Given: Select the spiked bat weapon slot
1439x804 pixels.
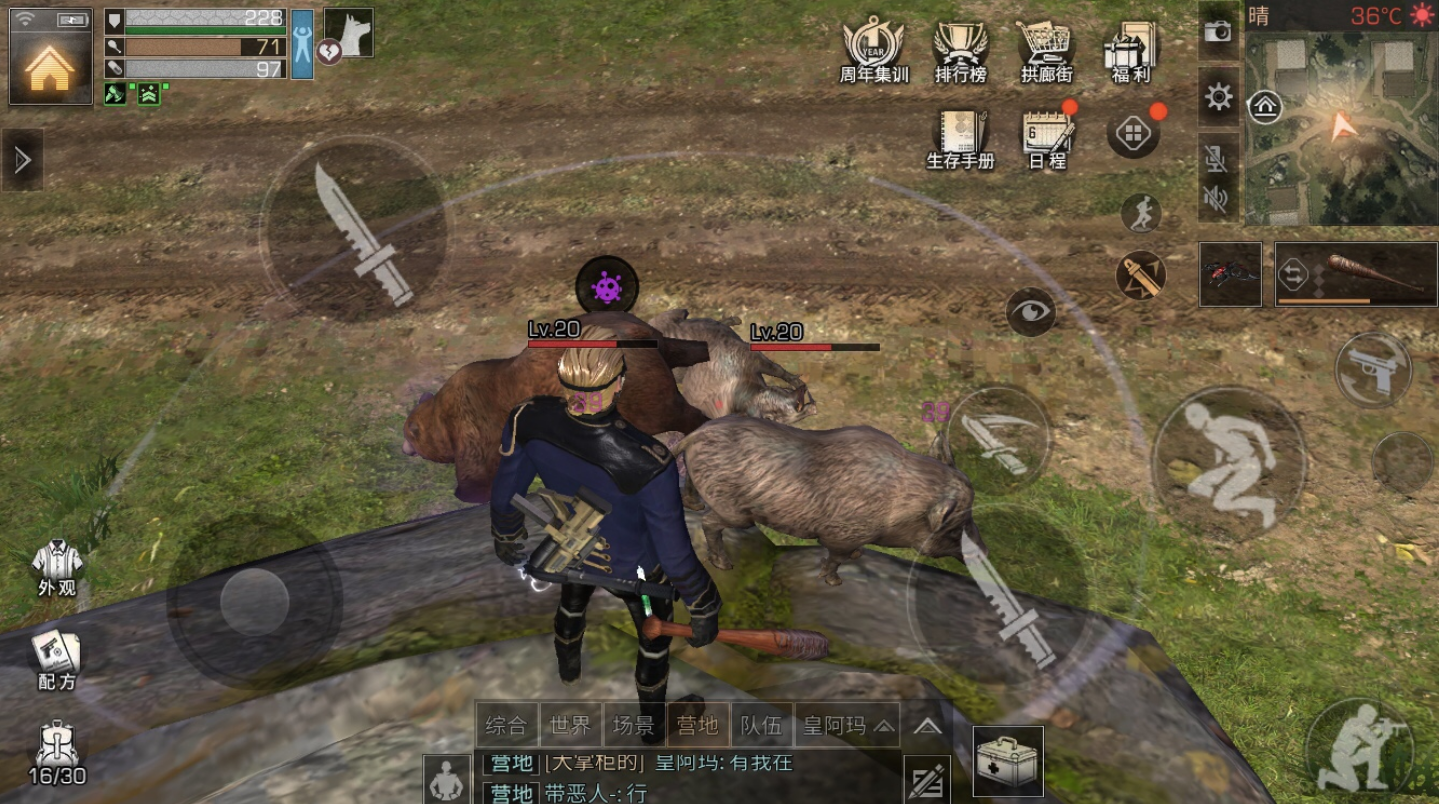Looking at the screenshot, I should [x=1356, y=273].
